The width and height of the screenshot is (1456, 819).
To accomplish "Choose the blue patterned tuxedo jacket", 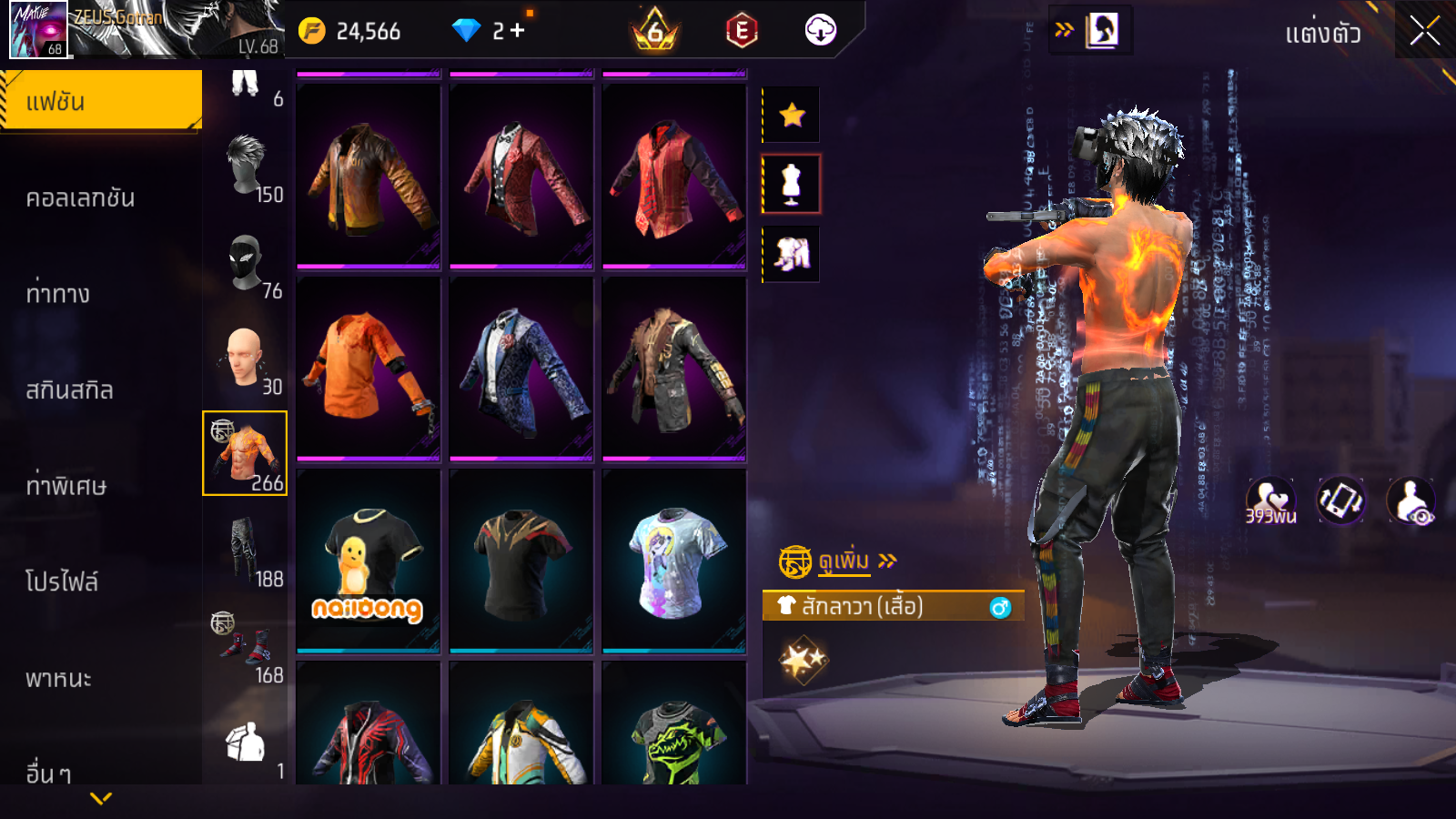I will pyautogui.click(x=521, y=369).
